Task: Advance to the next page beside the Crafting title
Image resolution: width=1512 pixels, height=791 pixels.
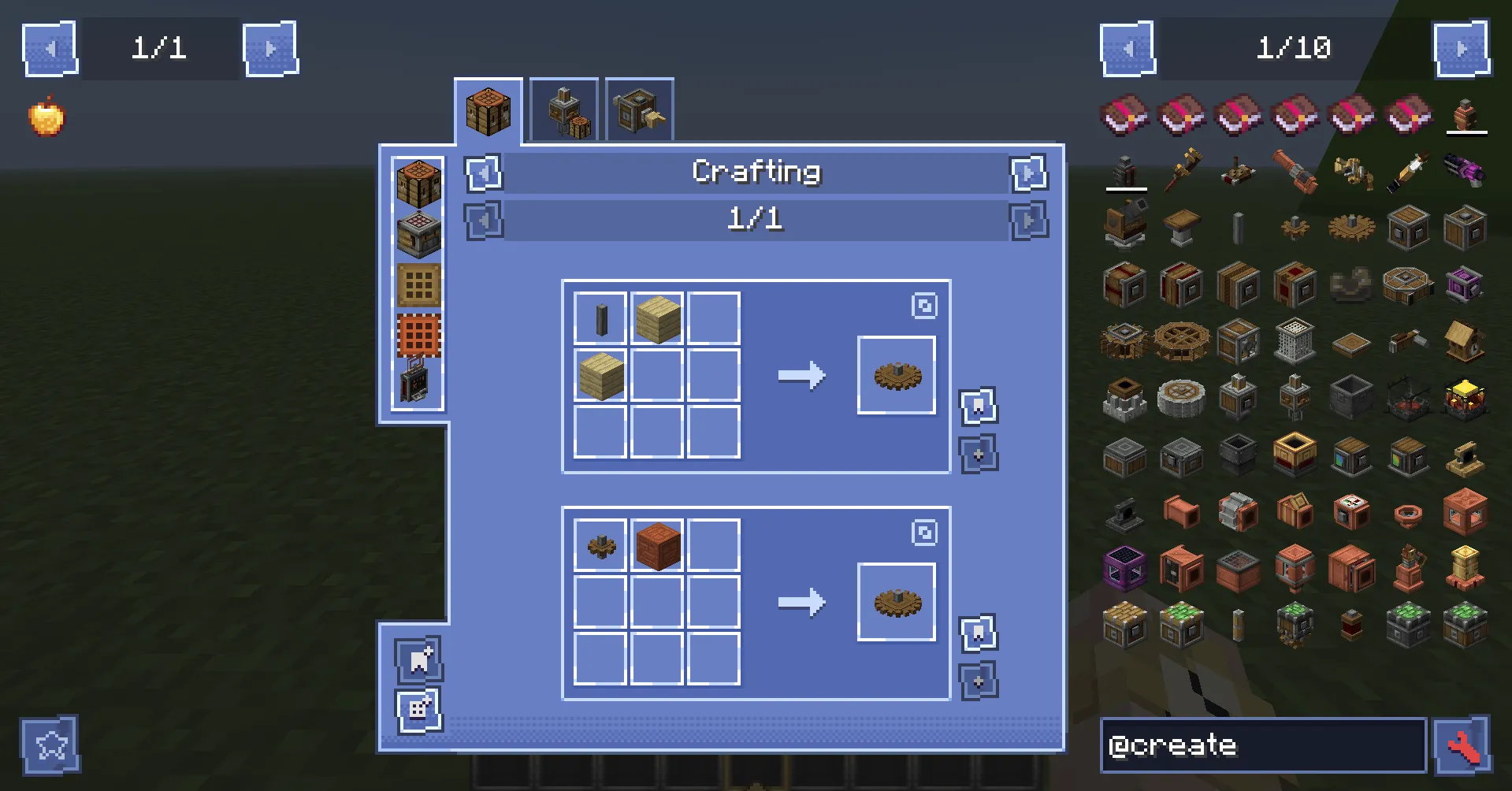Action: 1028,174
